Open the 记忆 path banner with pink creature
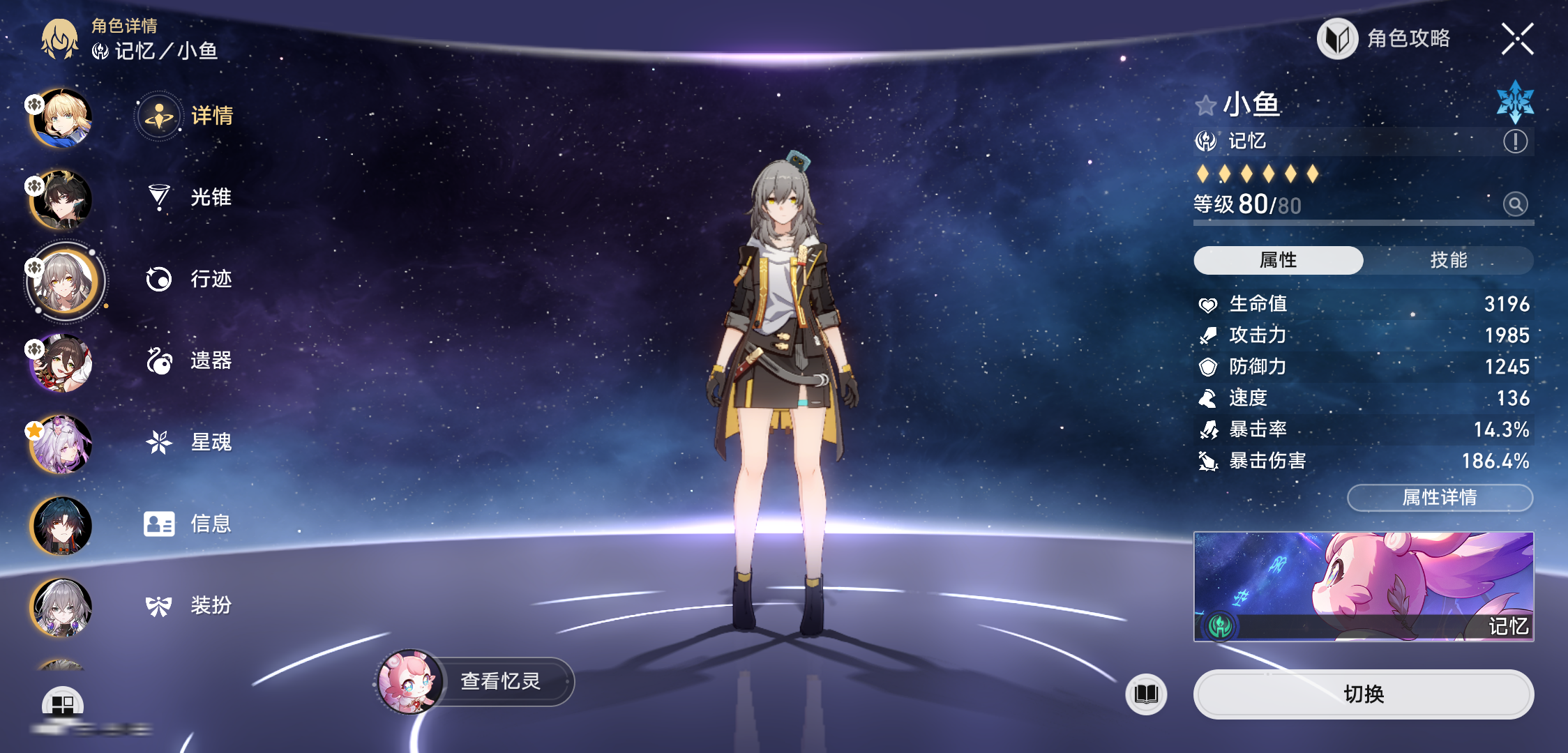The image size is (1568, 753). 1364,586
